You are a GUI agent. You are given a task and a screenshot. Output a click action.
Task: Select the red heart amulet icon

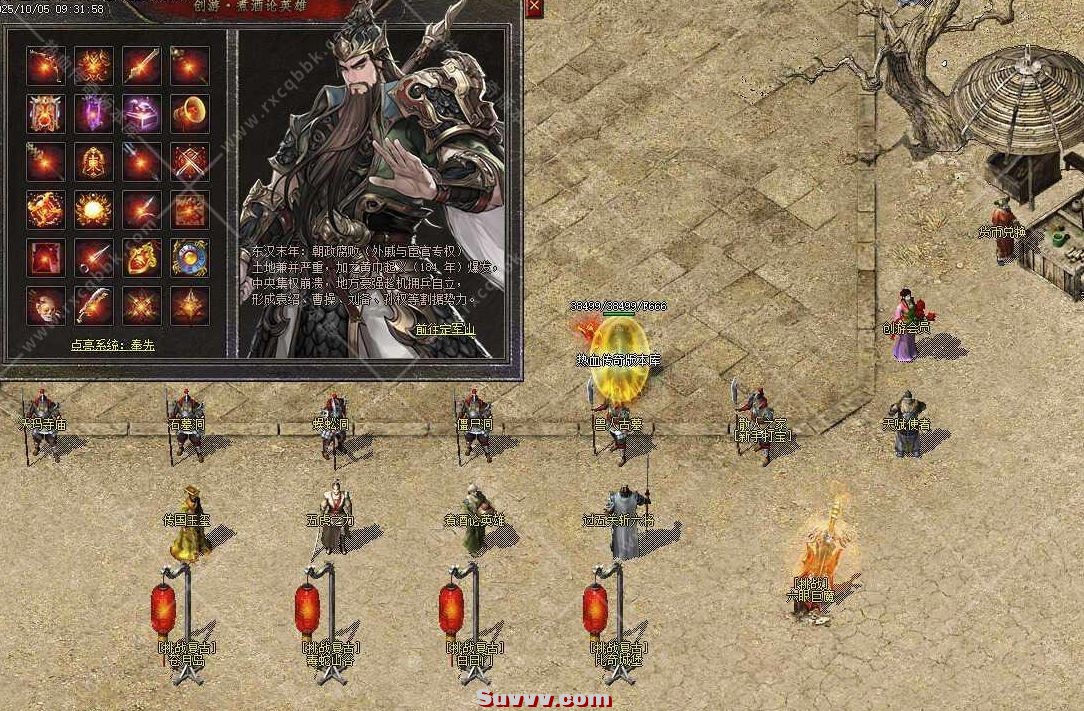pyautogui.click(x=141, y=258)
